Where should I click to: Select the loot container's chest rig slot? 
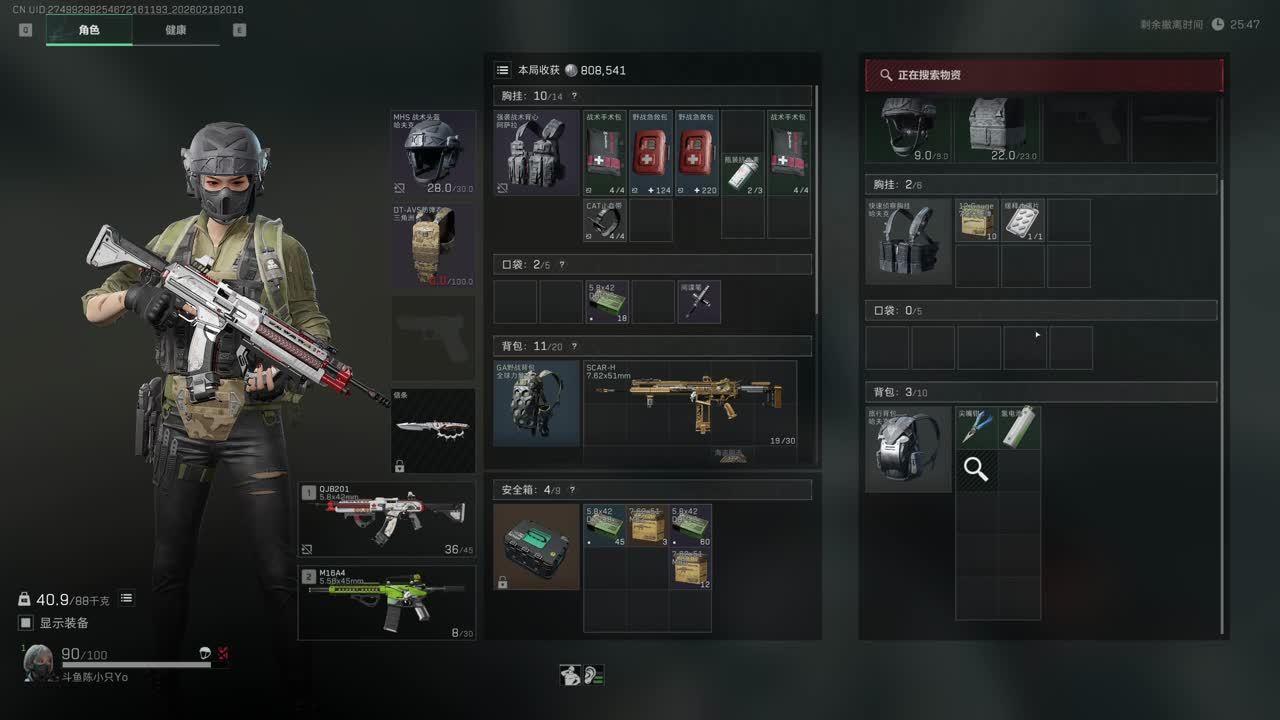coord(908,241)
